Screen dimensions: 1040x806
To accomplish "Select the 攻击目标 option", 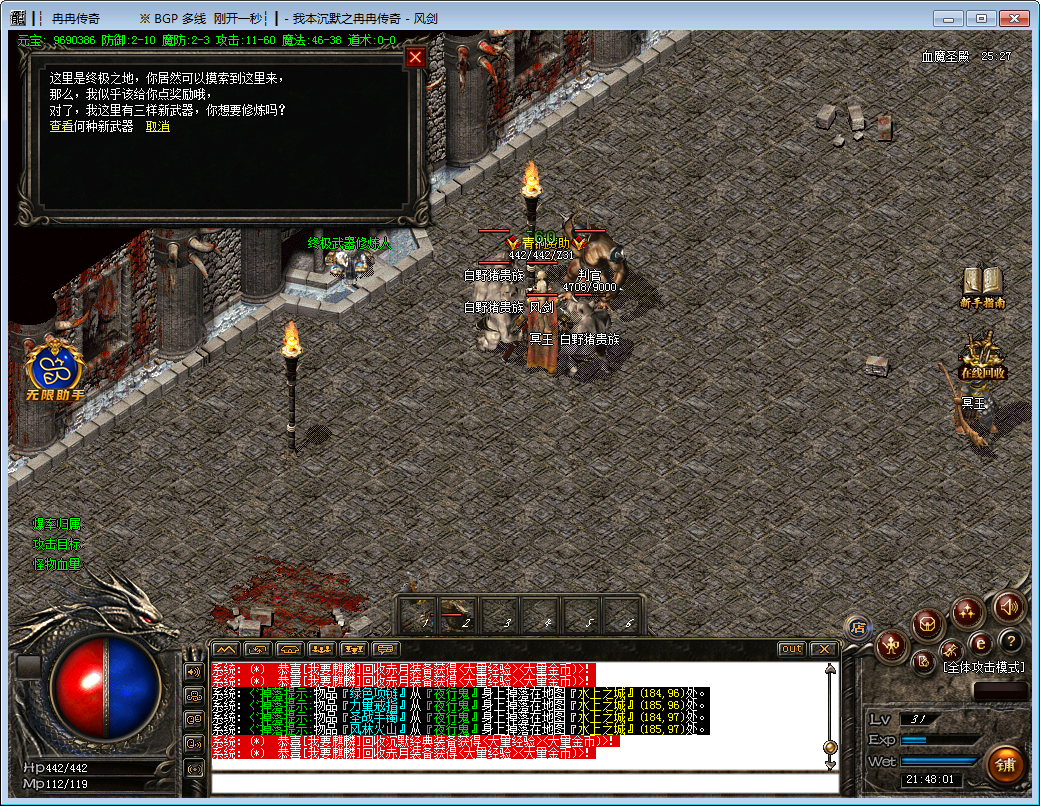I will 57,544.
